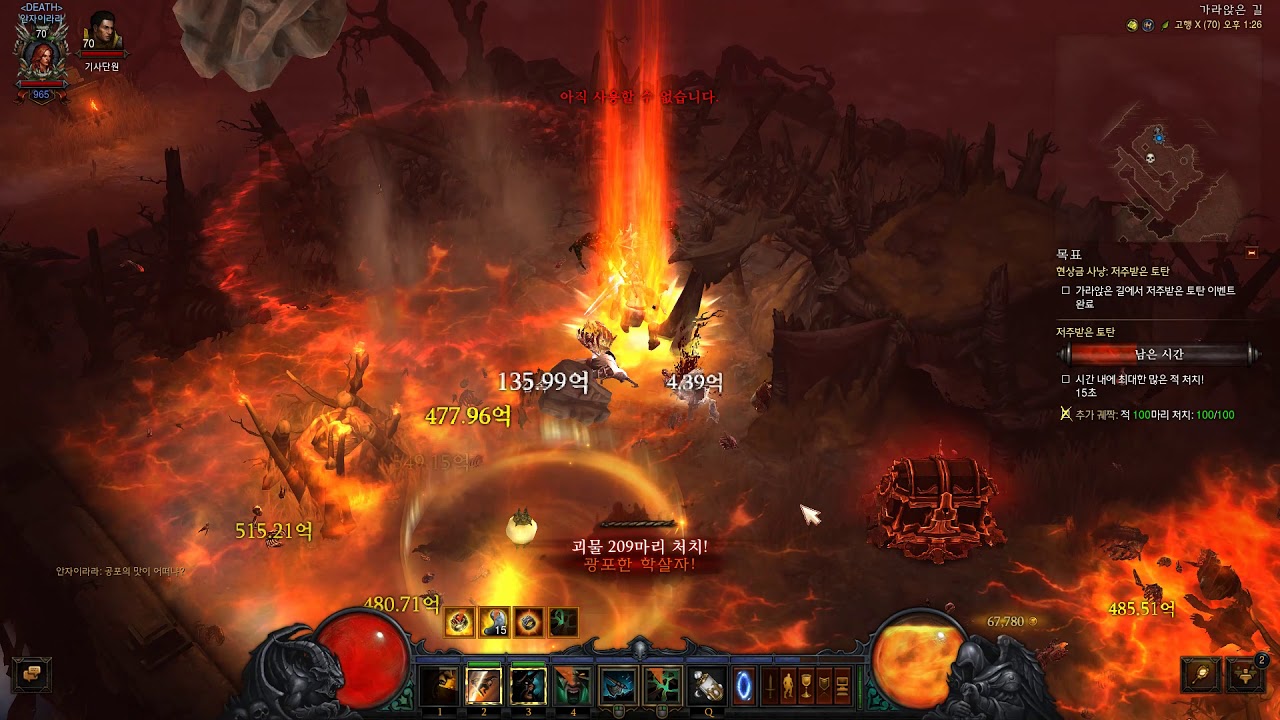The width and height of the screenshot is (1280, 720).
Task: Open the blue town portal
Action: pos(746,686)
